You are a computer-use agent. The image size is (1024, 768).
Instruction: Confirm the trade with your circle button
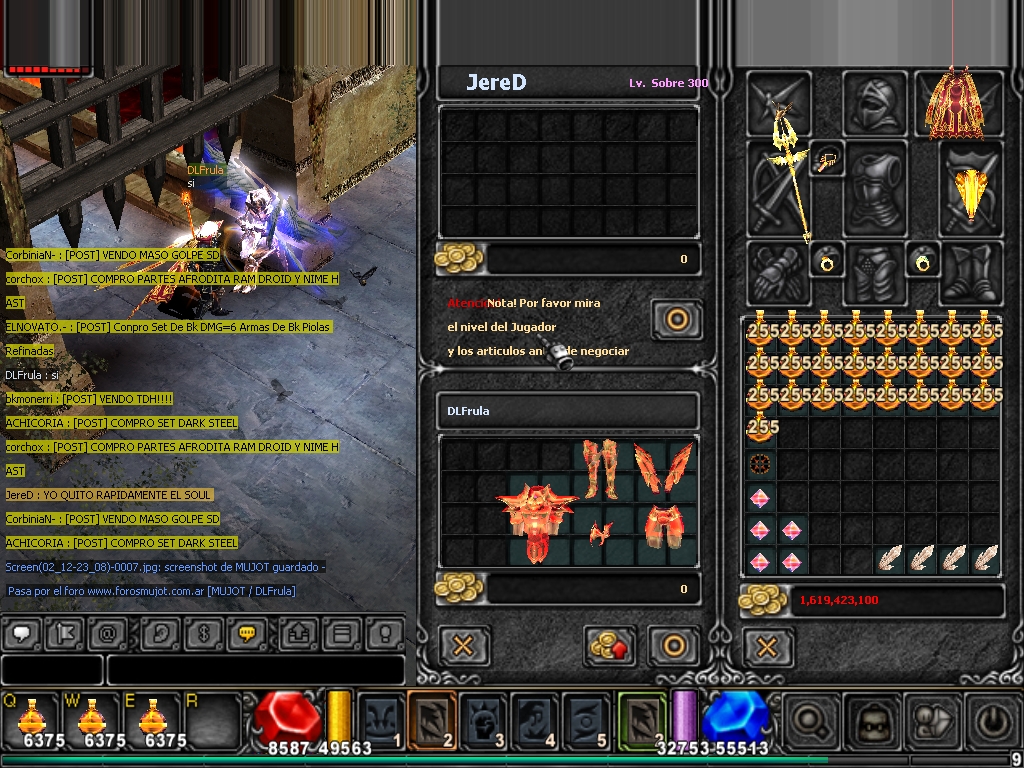coord(674,646)
